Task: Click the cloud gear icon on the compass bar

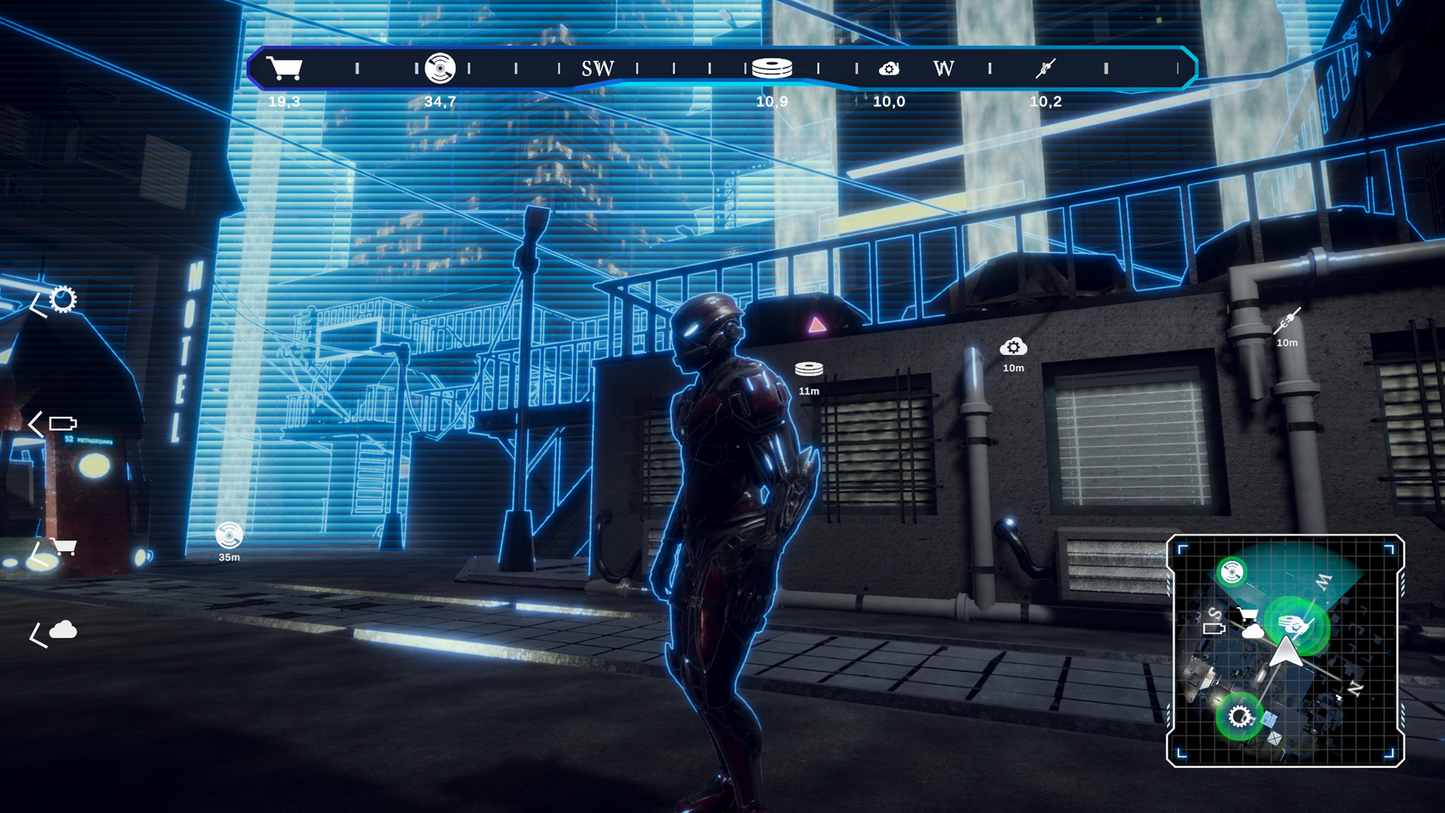Action: coord(889,68)
